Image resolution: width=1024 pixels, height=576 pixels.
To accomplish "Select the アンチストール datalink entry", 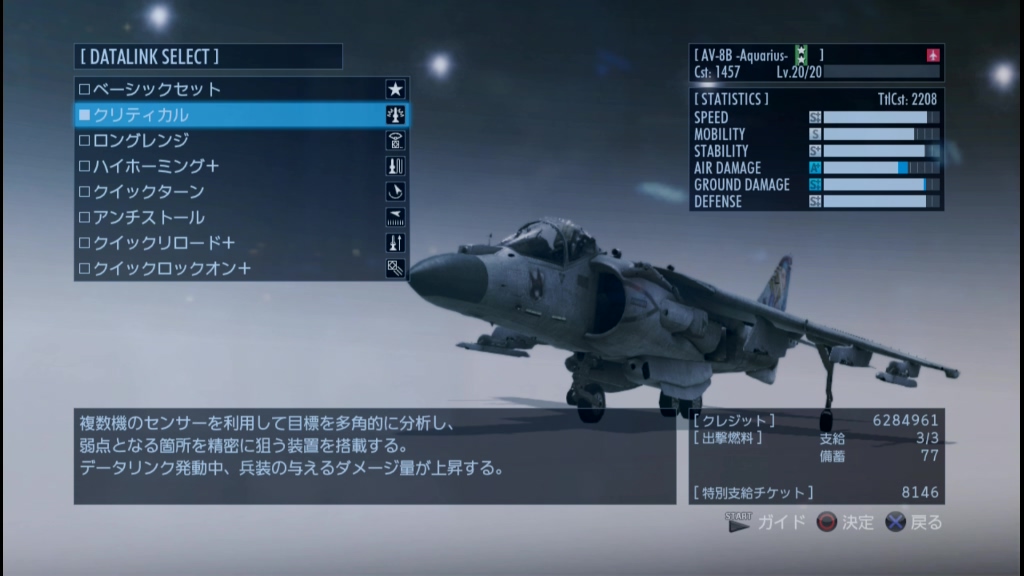I will (240, 217).
